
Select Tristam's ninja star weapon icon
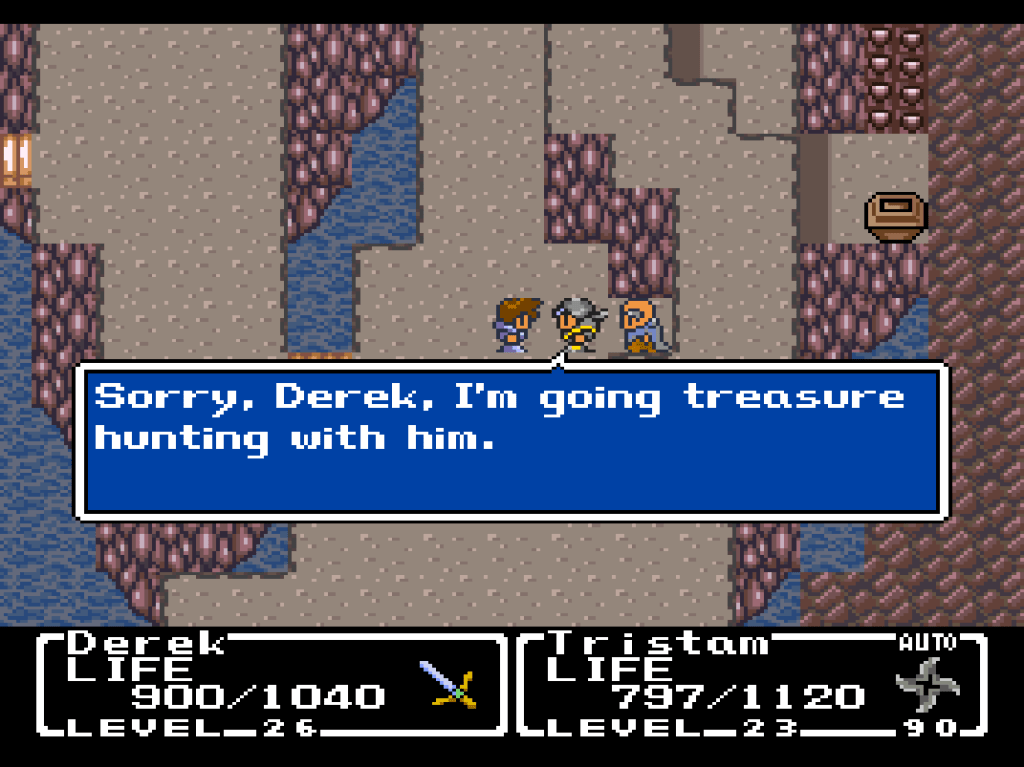coord(927,686)
